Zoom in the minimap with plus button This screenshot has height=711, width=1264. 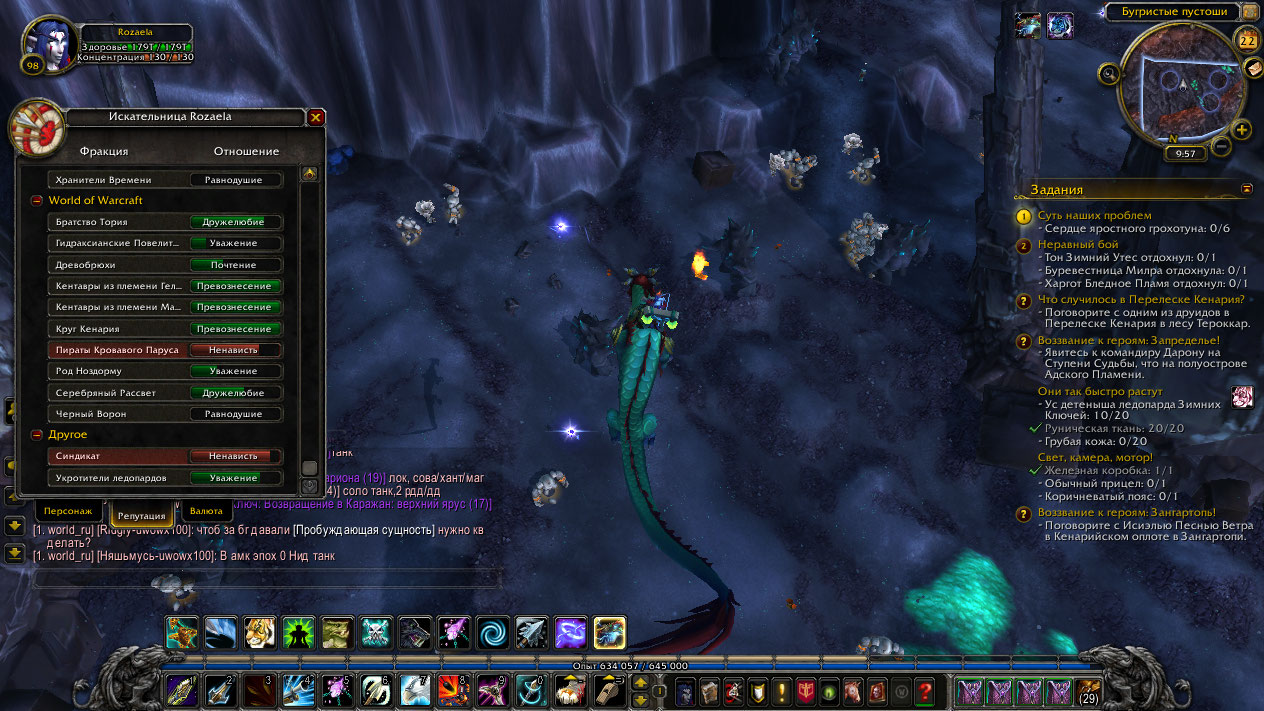click(x=1242, y=129)
